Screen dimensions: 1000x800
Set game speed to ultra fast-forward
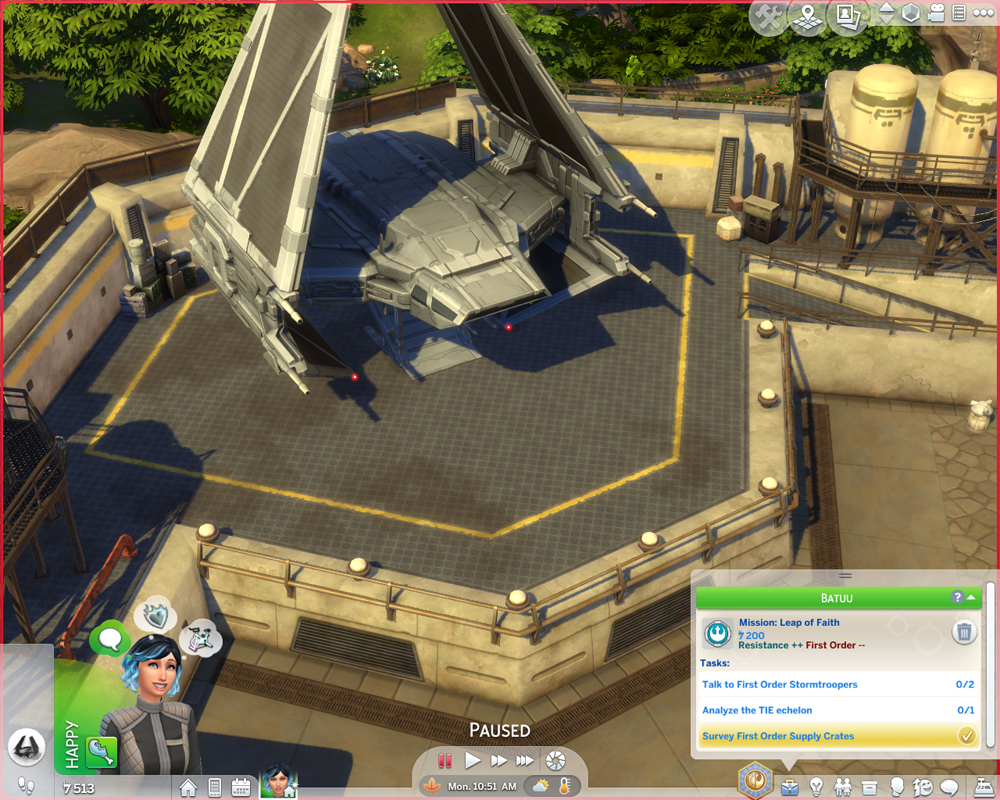524,761
